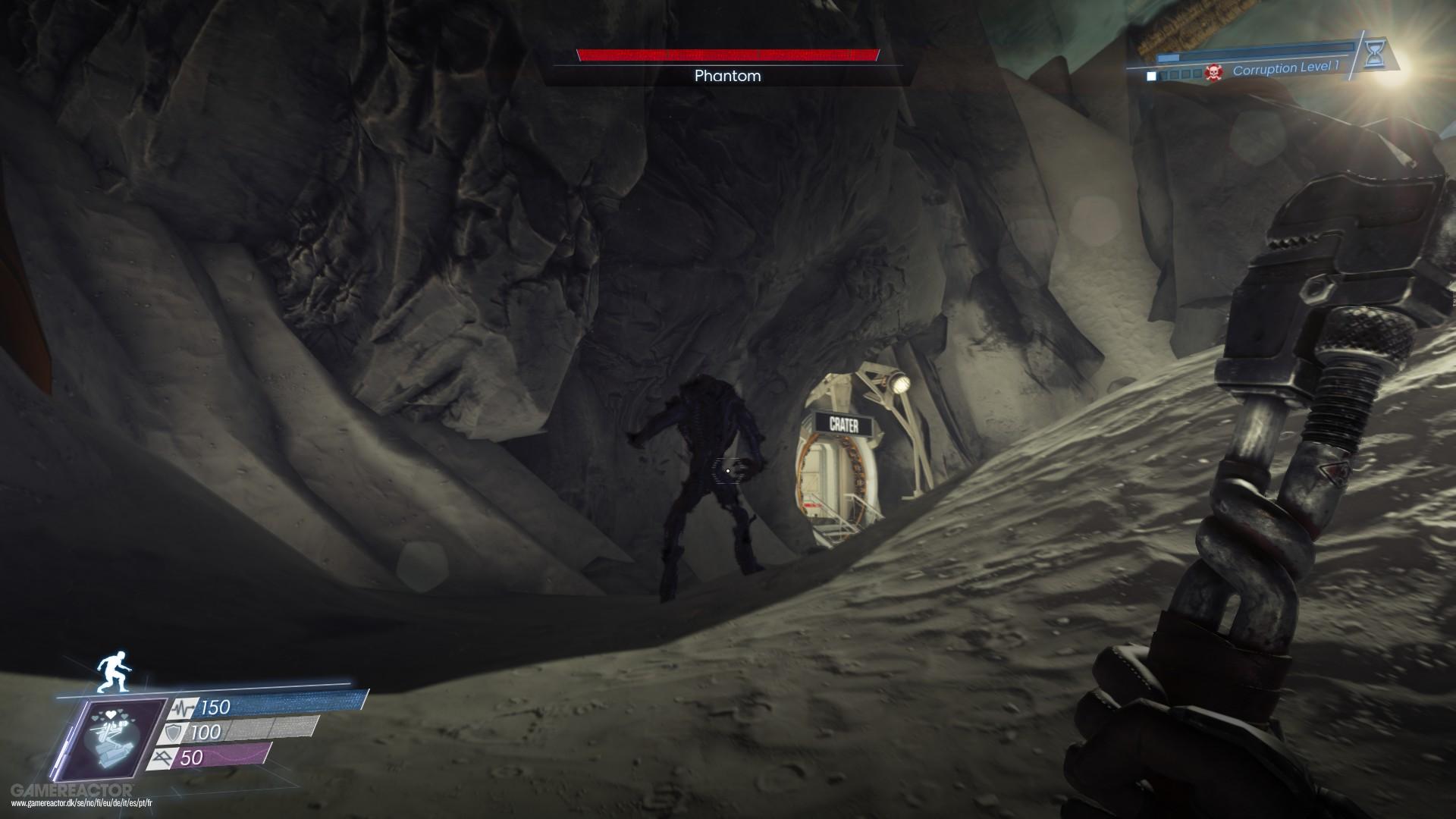The width and height of the screenshot is (1456, 819).
Task: Click the heartbeat health icon beside 150
Action: (183, 708)
